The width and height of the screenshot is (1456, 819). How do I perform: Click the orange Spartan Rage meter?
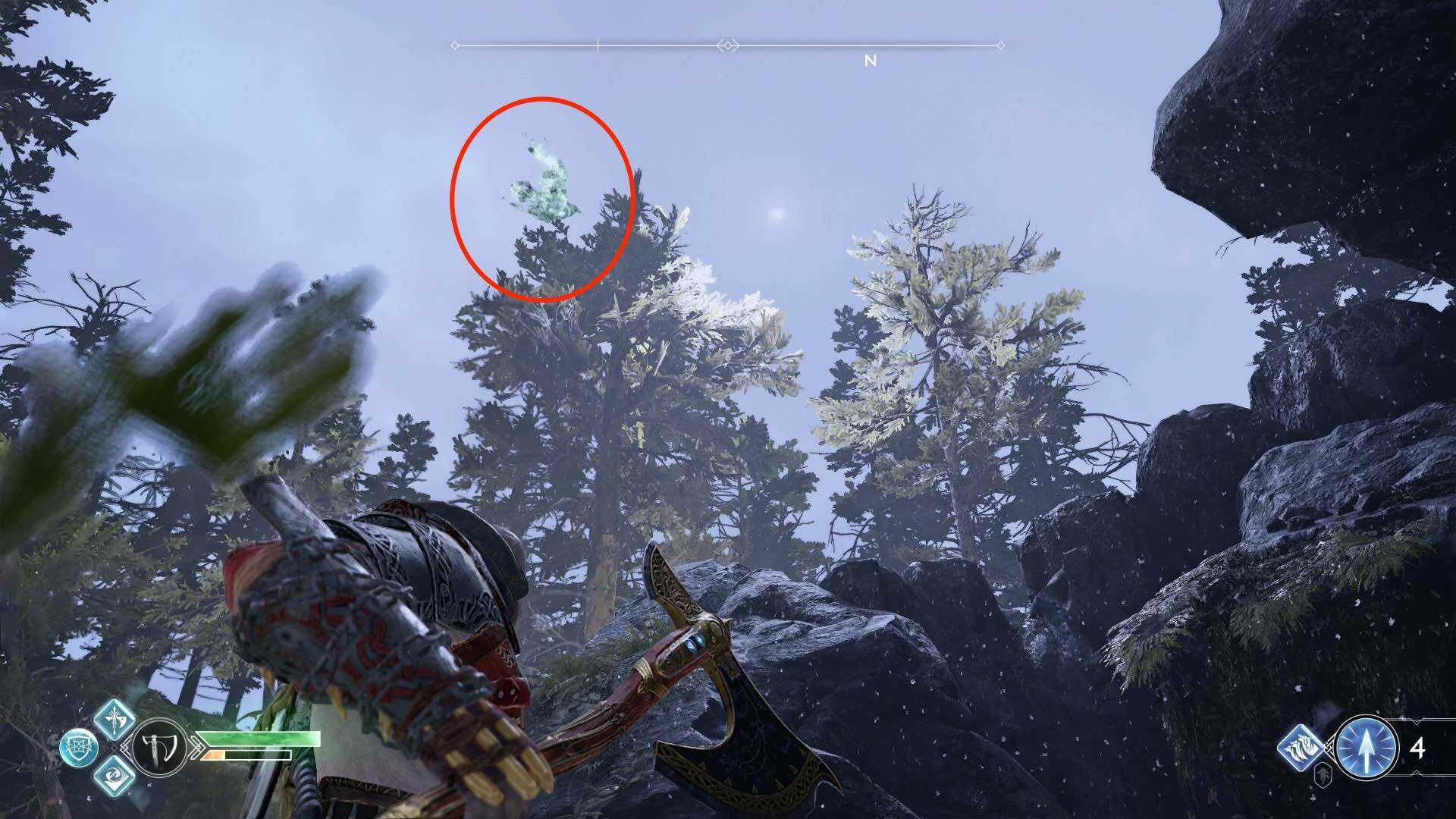tap(213, 755)
